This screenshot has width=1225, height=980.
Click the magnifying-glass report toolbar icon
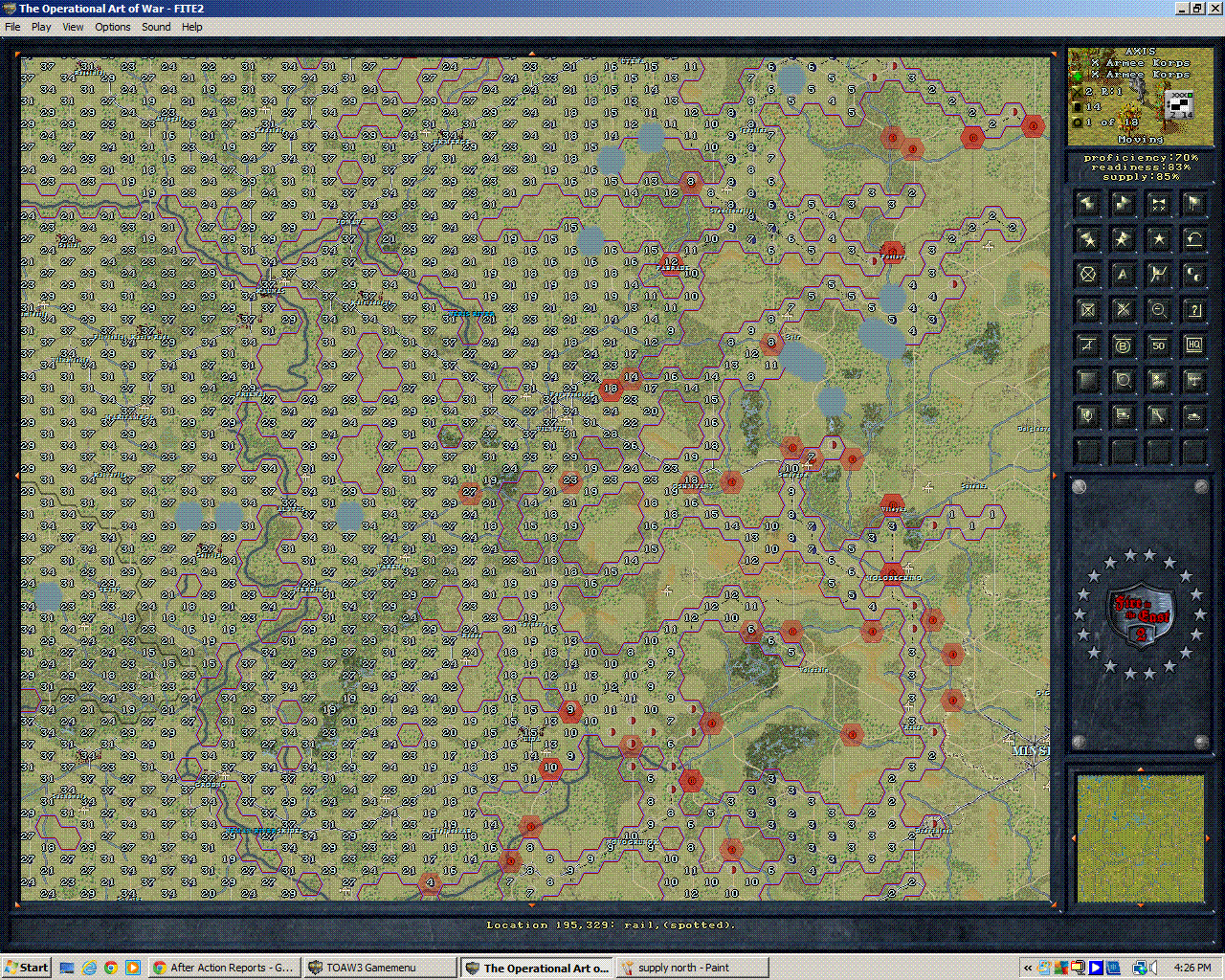[x=1123, y=380]
